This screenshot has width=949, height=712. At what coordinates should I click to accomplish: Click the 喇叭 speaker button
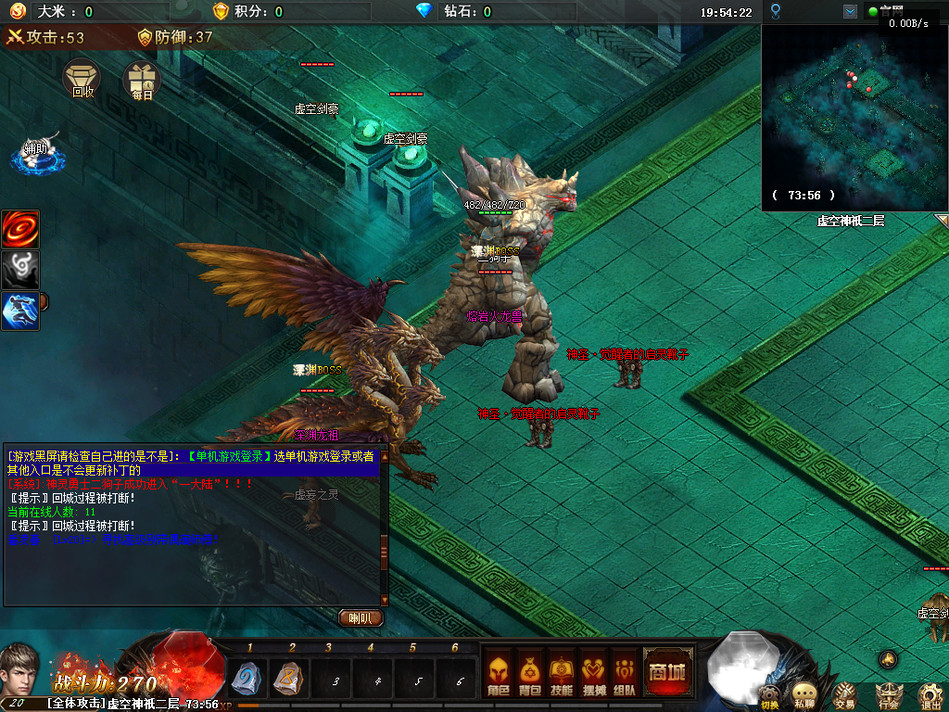360,618
